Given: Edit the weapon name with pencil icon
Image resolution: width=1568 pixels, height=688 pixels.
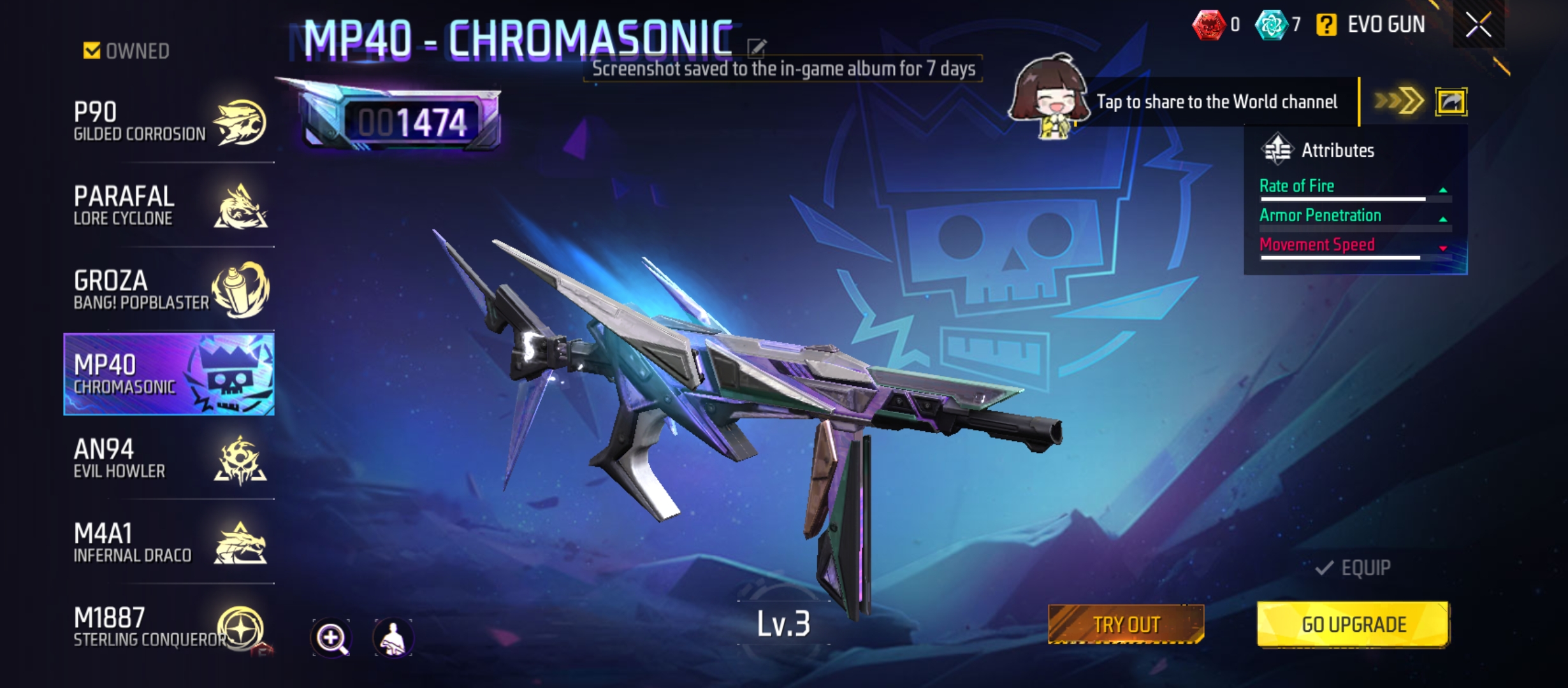Looking at the screenshot, I should (x=757, y=47).
